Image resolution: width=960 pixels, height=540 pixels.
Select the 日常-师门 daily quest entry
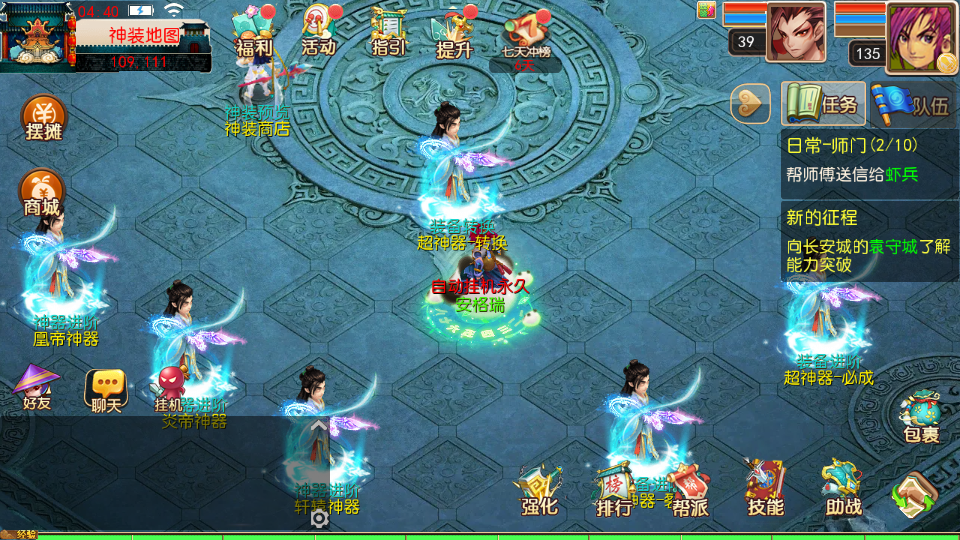coord(868,160)
